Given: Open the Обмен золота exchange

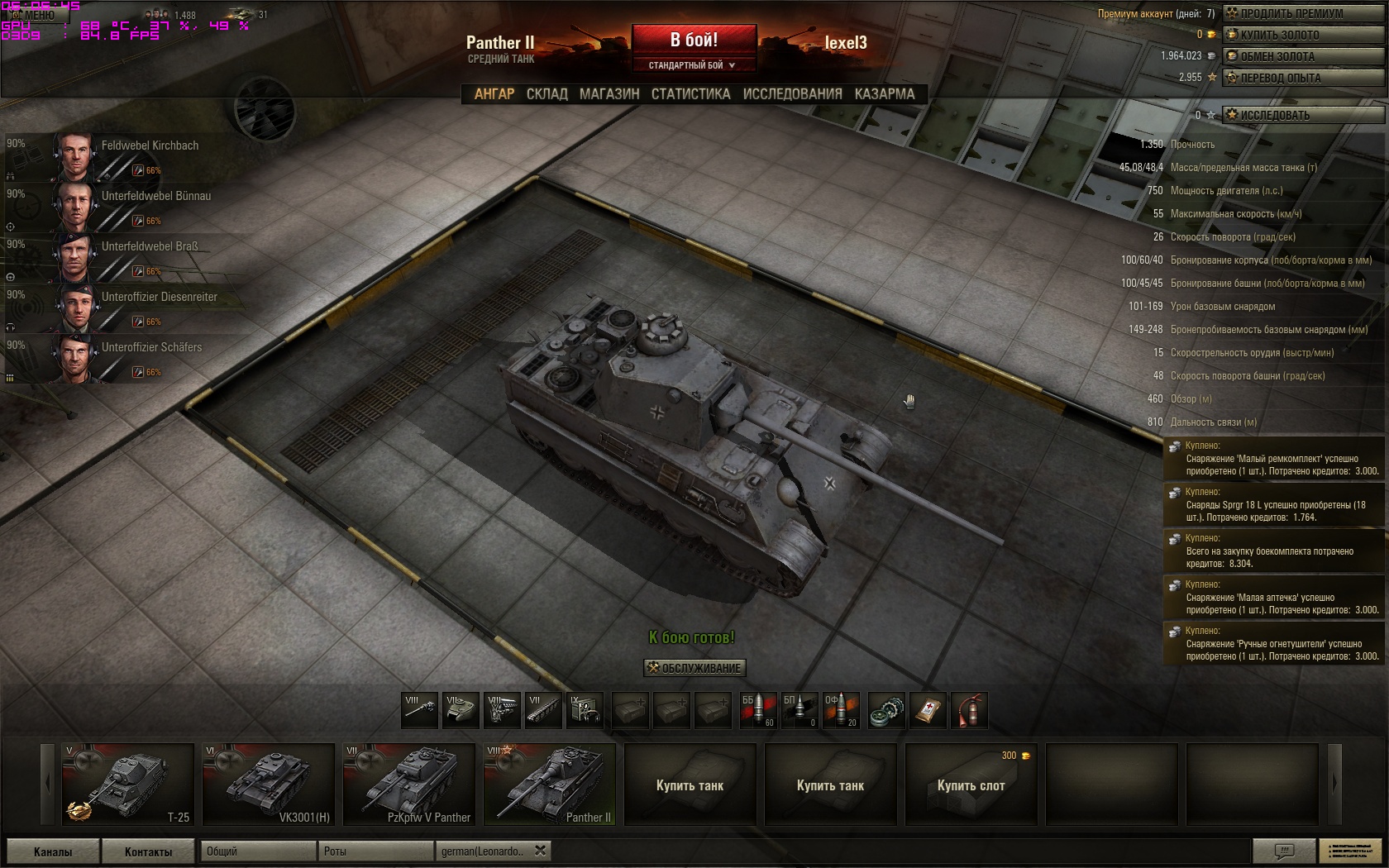Looking at the screenshot, I should pyautogui.click(x=1303, y=56).
